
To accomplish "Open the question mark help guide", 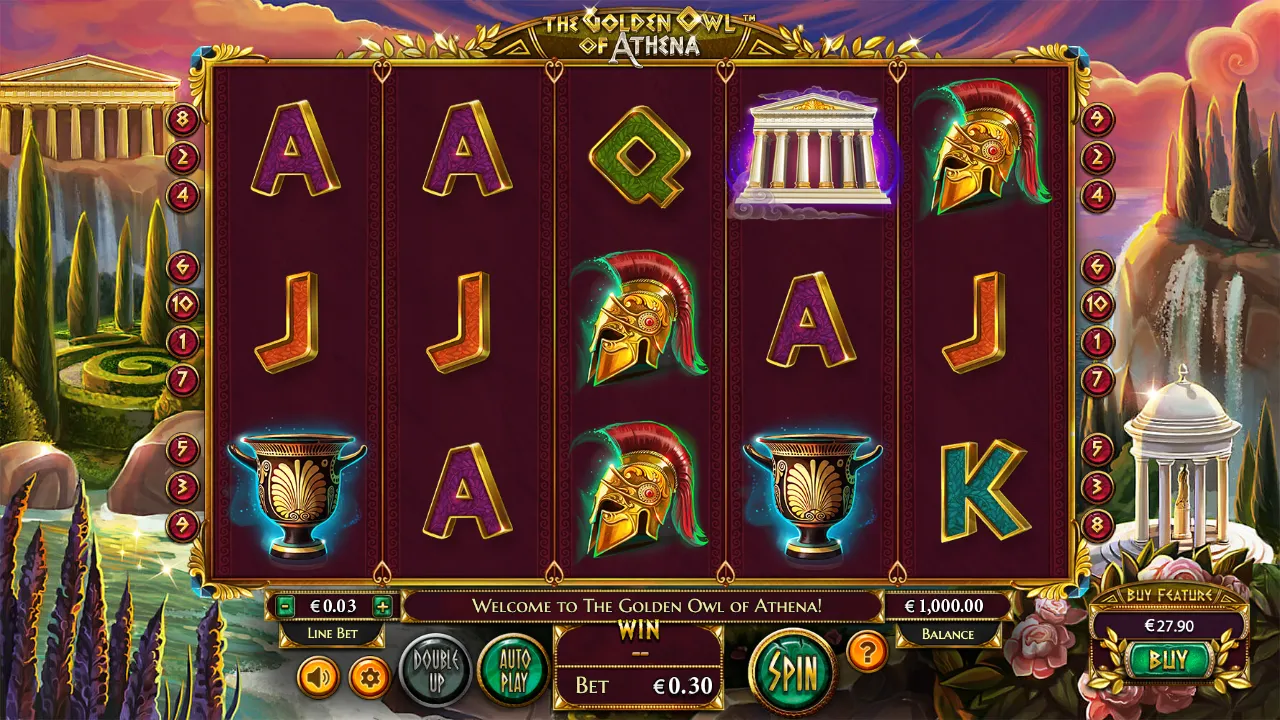I will [867, 651].
